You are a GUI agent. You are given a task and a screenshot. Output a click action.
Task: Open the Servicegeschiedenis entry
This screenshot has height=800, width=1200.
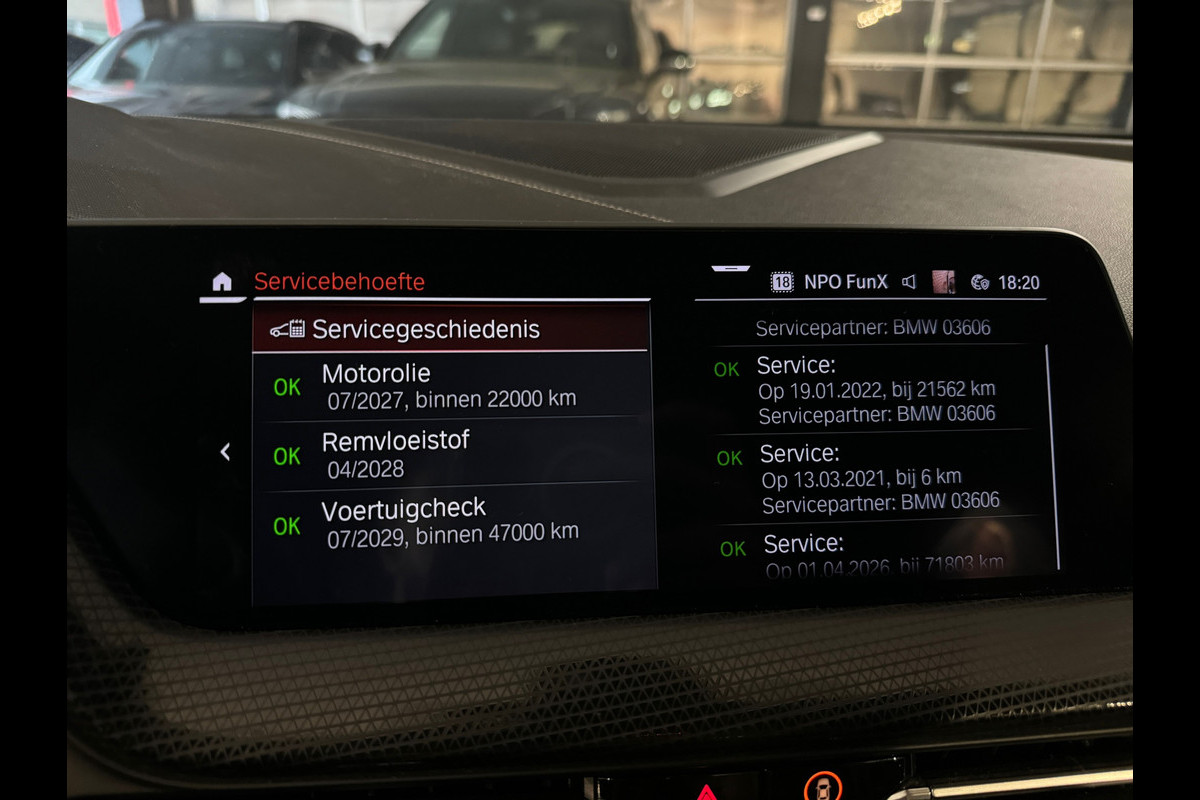point(450,329)
